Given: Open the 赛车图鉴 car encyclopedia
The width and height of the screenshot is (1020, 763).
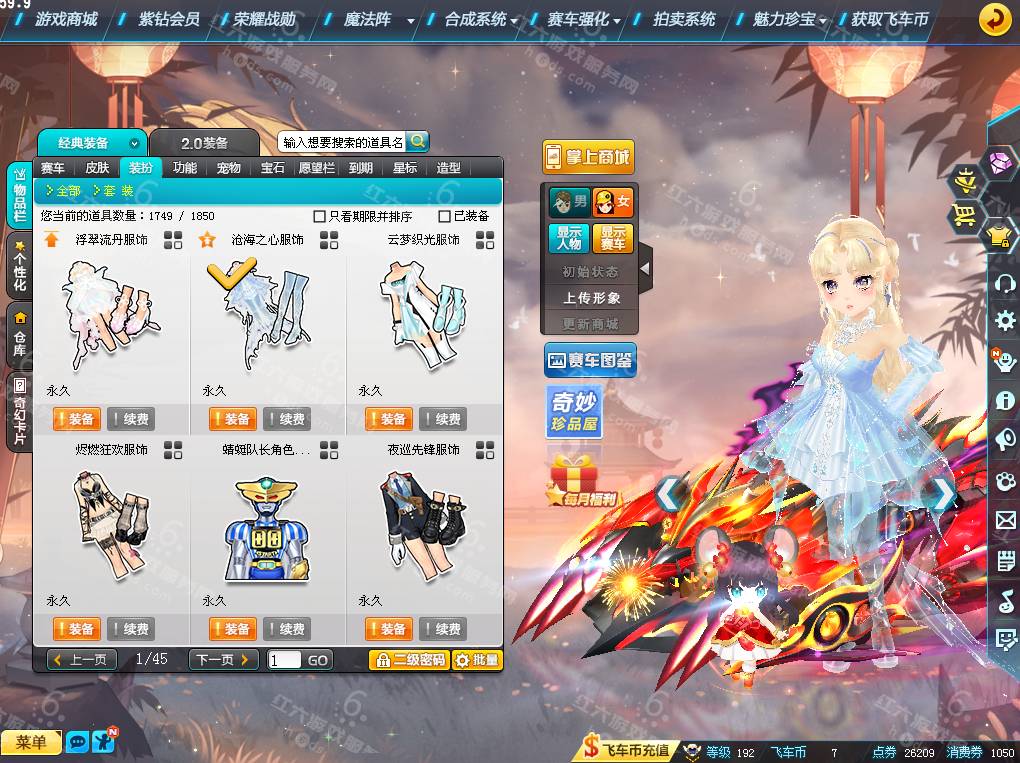Looking at the screenshot, I should pos(590,361).
